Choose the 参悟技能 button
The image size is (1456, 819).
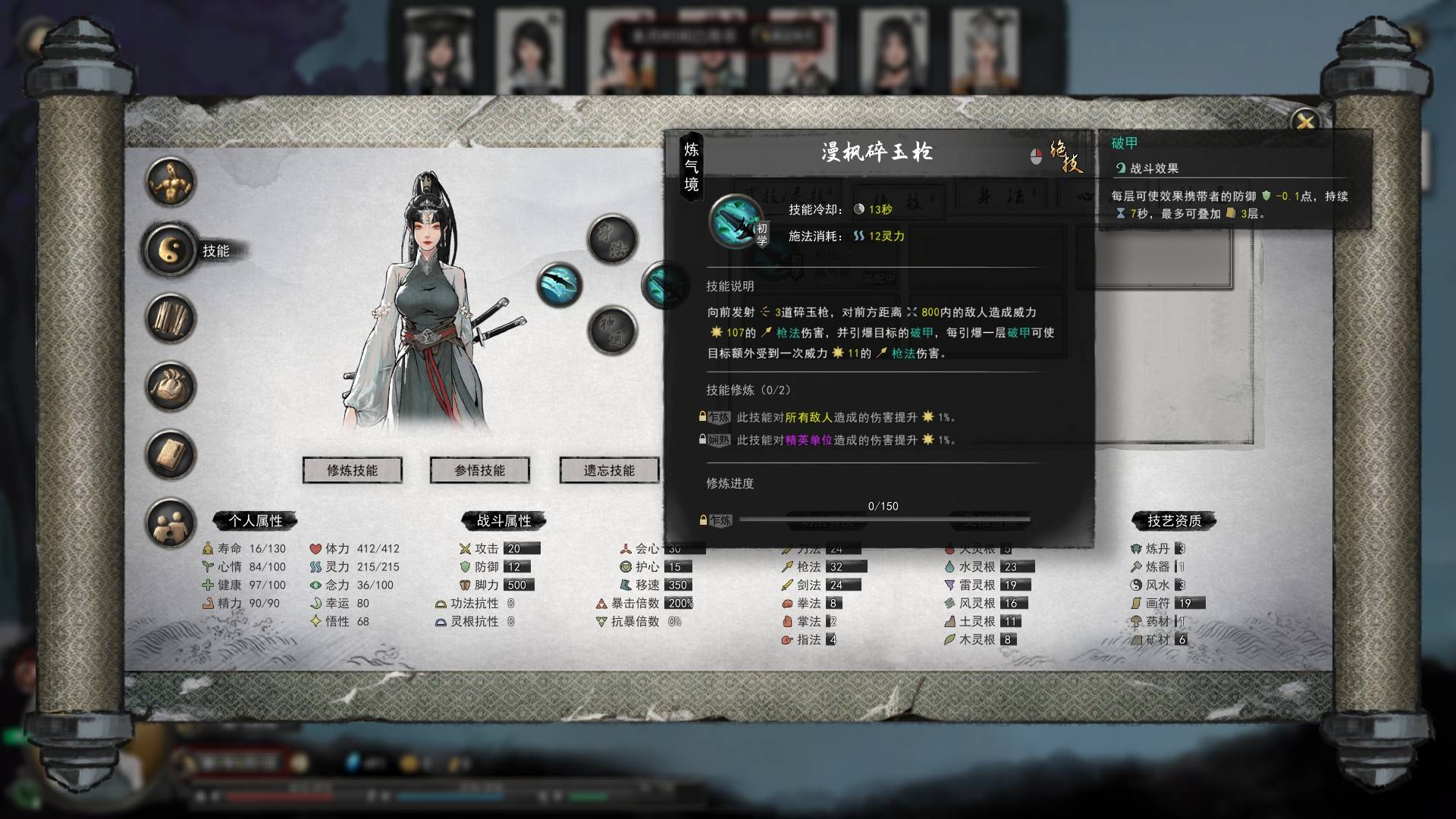coord(479,470)
